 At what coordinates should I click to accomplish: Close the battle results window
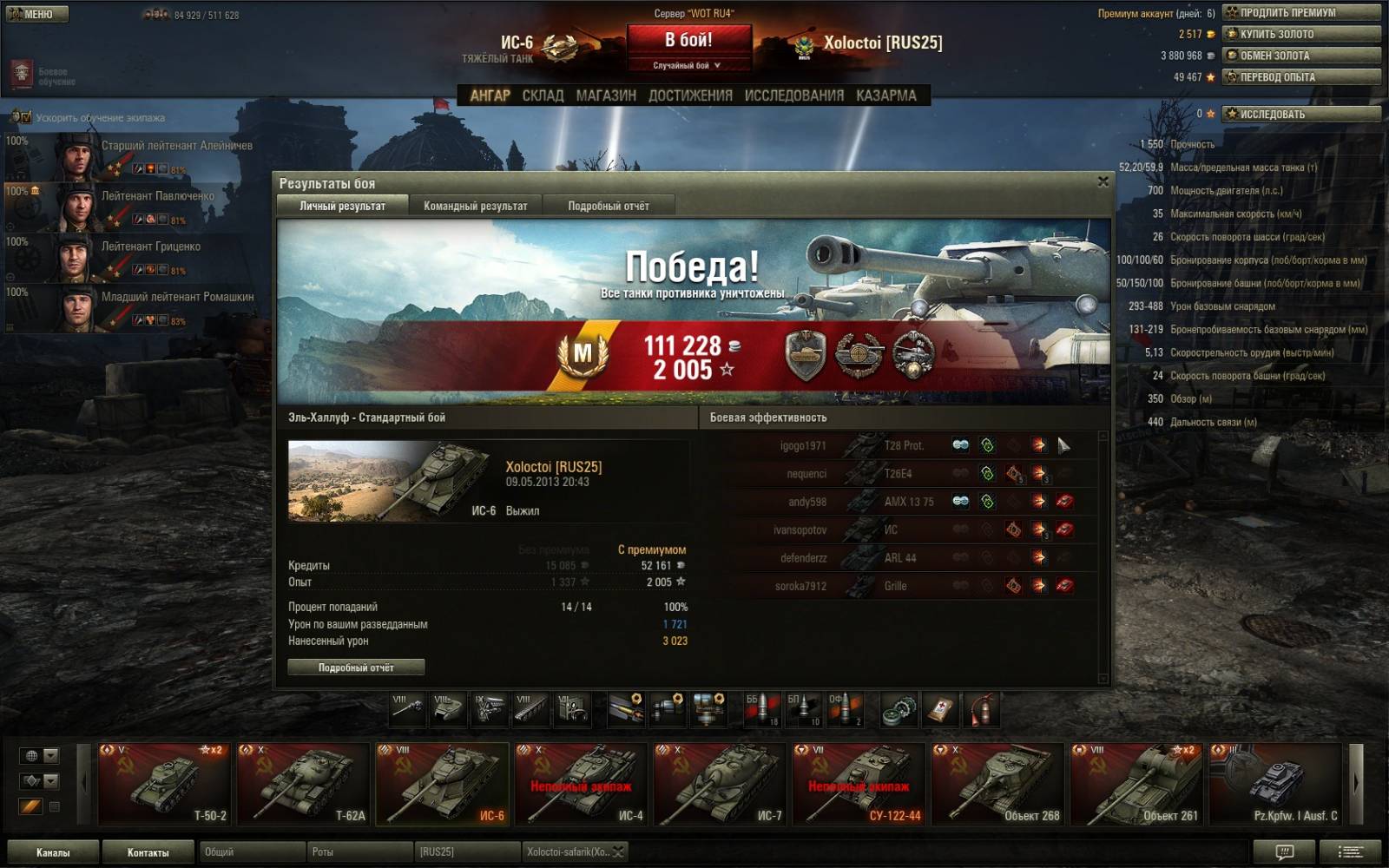(x=1103, y=181)
